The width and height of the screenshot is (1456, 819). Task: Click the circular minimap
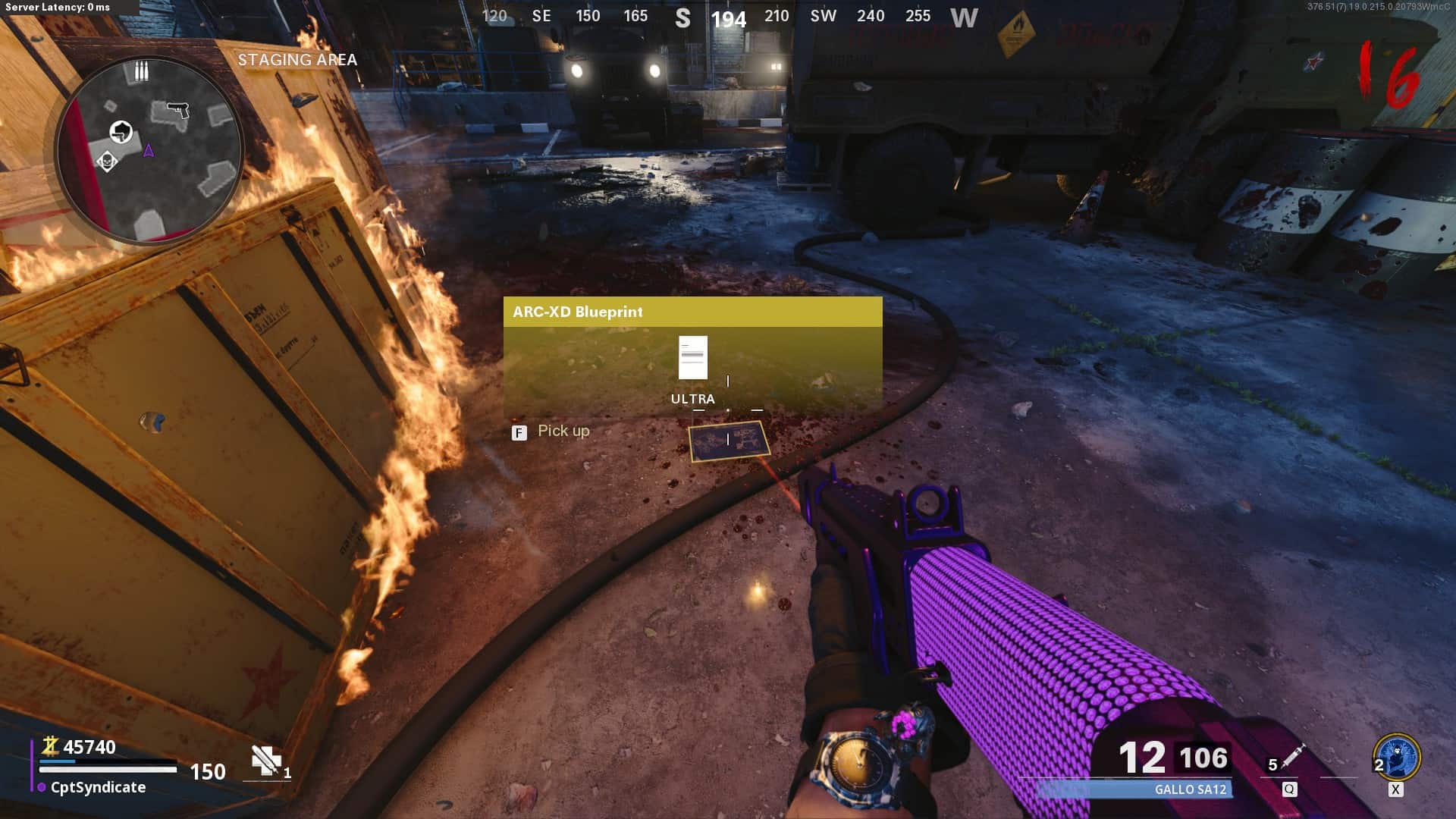click(x=149, y=149)
